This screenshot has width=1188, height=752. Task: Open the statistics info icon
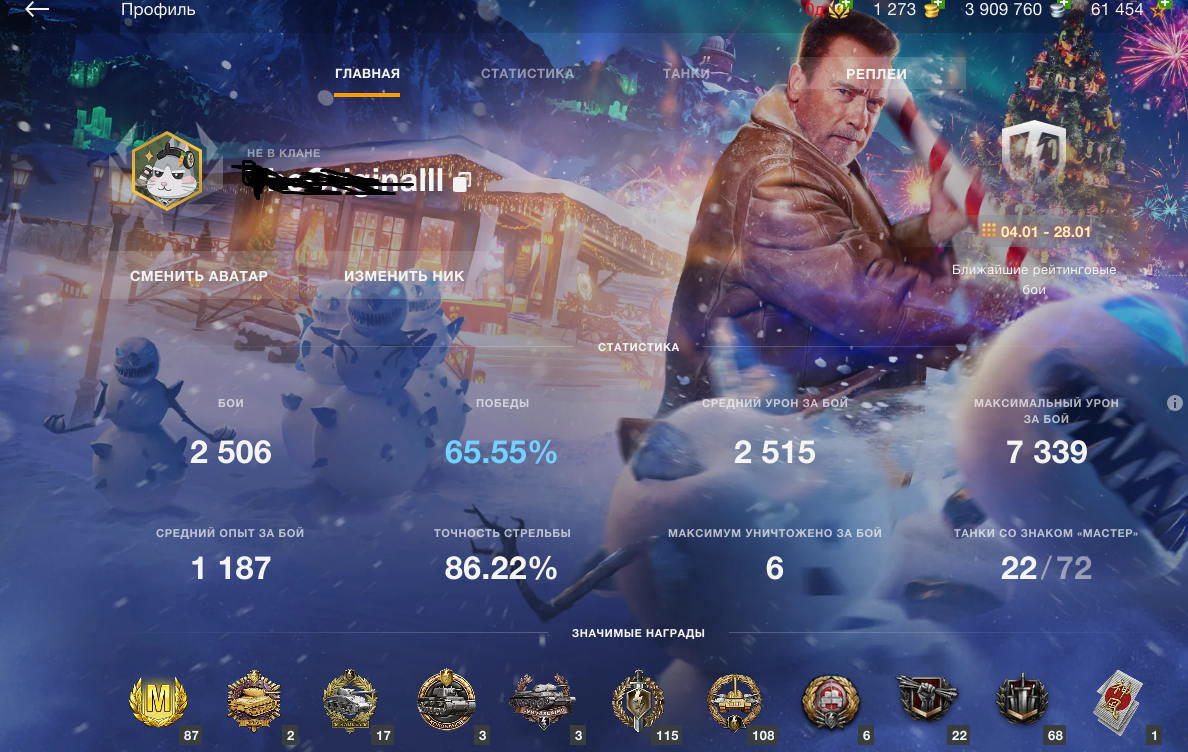[1175, 403]
